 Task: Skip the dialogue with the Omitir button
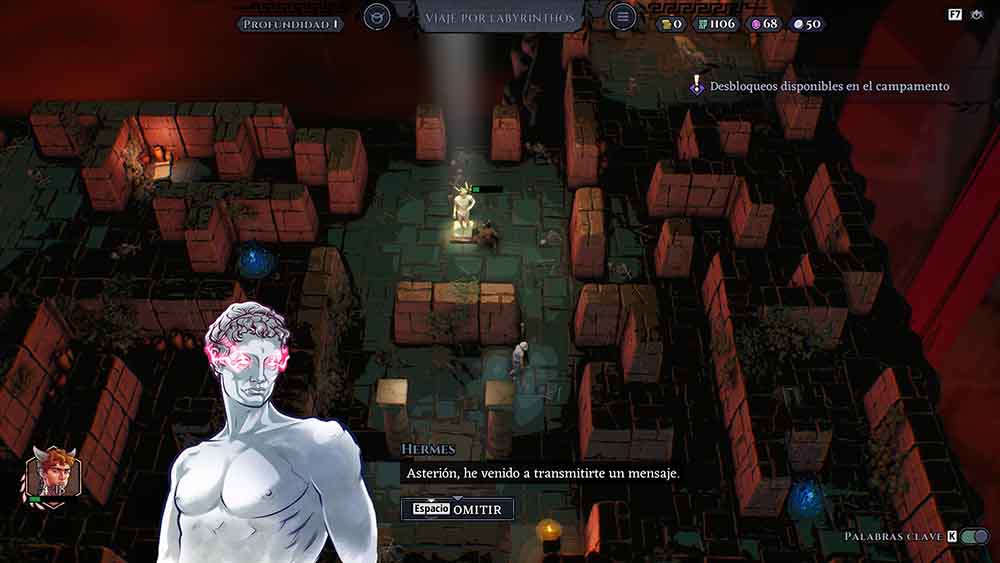click(x=458, y=509)
